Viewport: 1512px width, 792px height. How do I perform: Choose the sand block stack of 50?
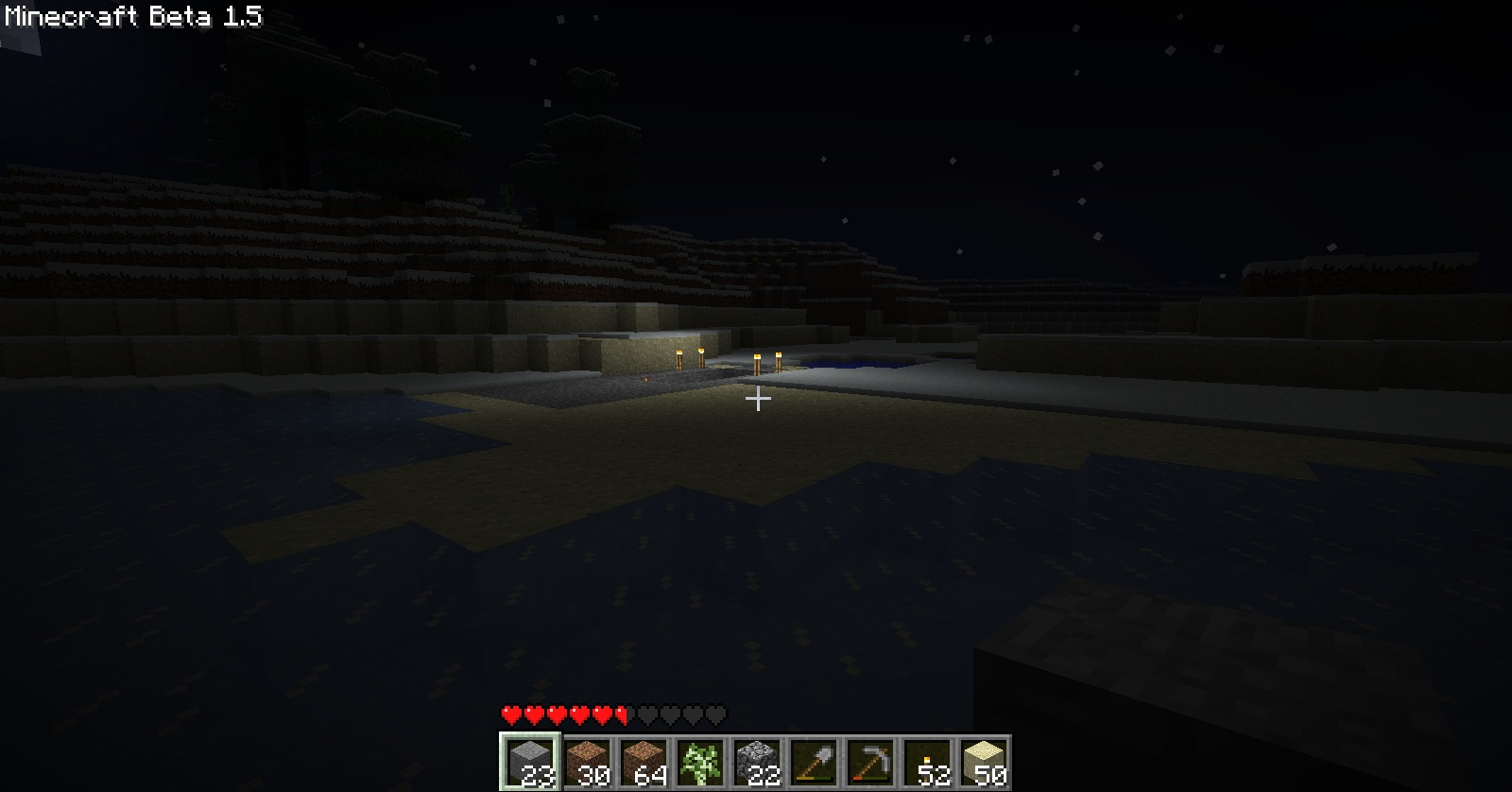pos(984,762)
